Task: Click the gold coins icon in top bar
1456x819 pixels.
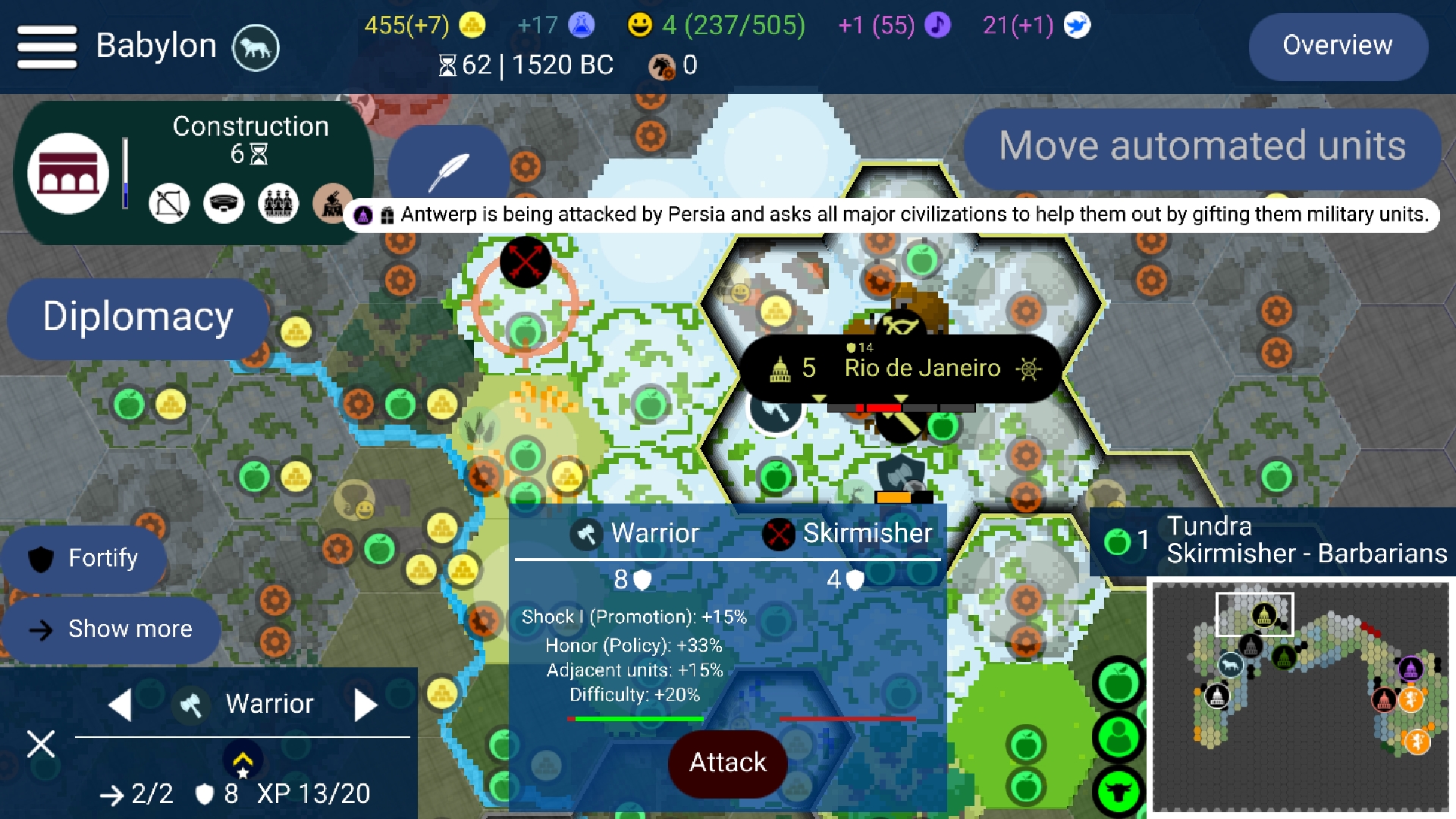Action: [x=471, y=25]
